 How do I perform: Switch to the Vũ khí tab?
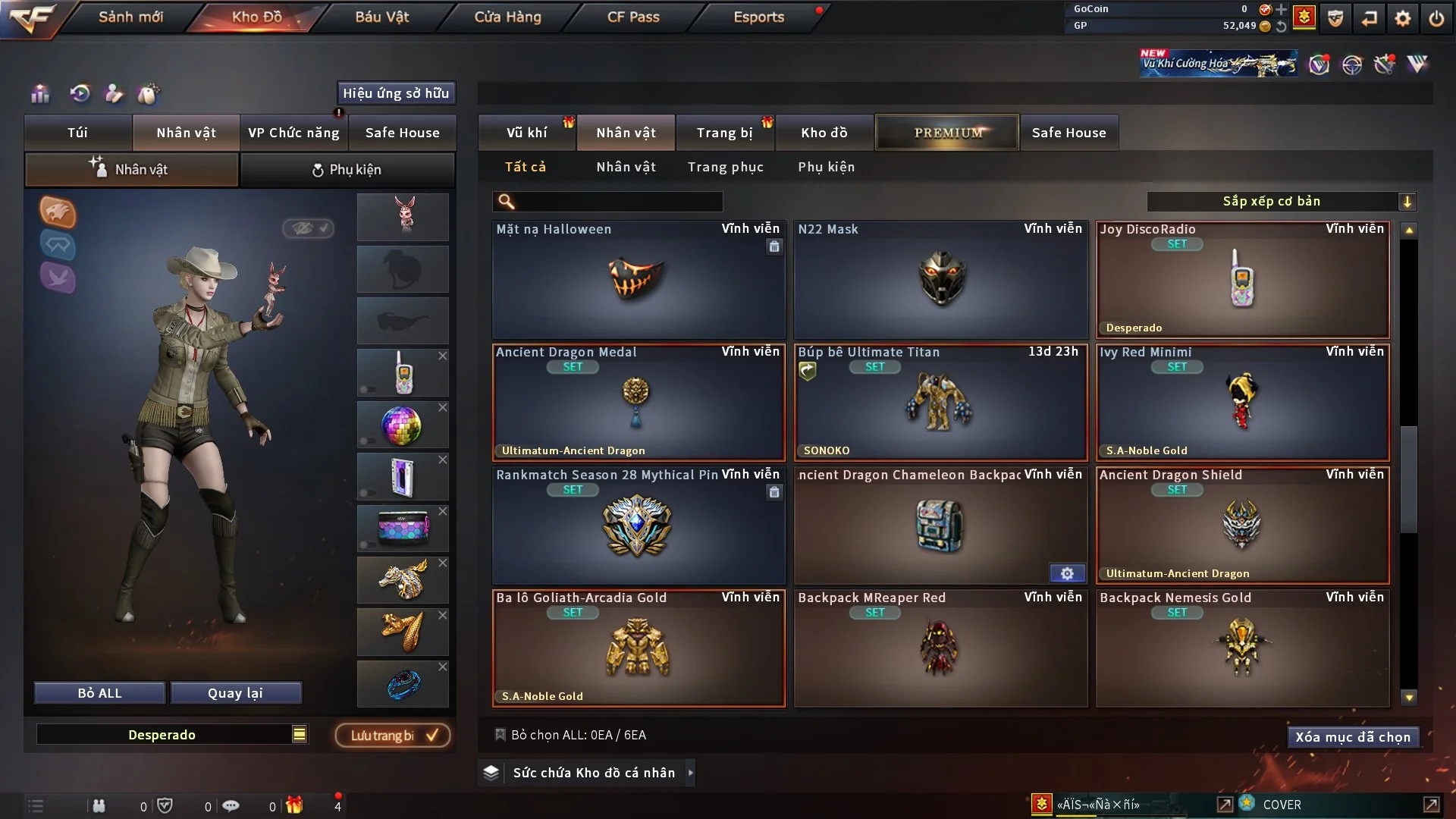pos(526,133)
